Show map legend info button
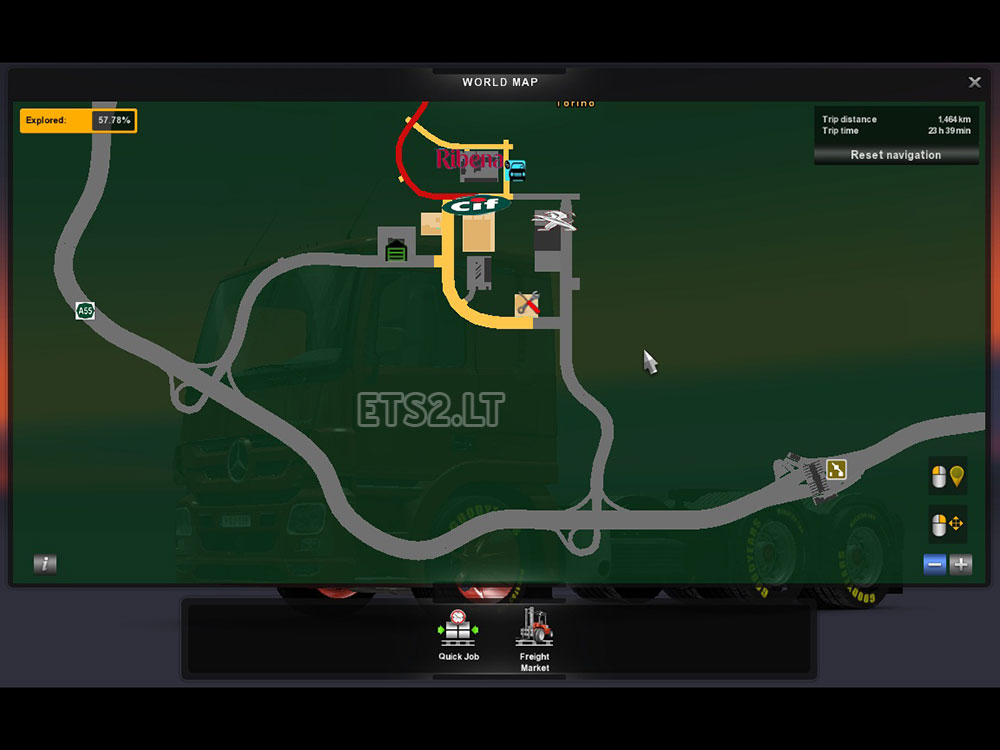The image size is (1000, 750). (45, 564)
